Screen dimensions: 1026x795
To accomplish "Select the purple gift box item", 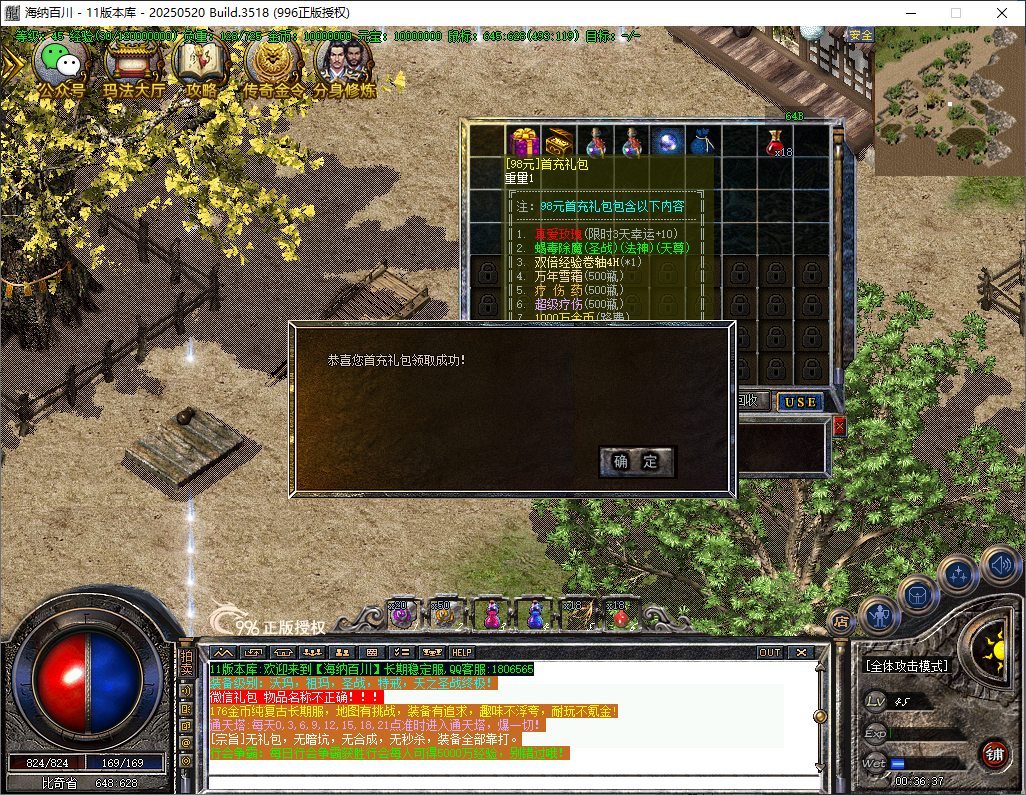I will click(523, 141).
